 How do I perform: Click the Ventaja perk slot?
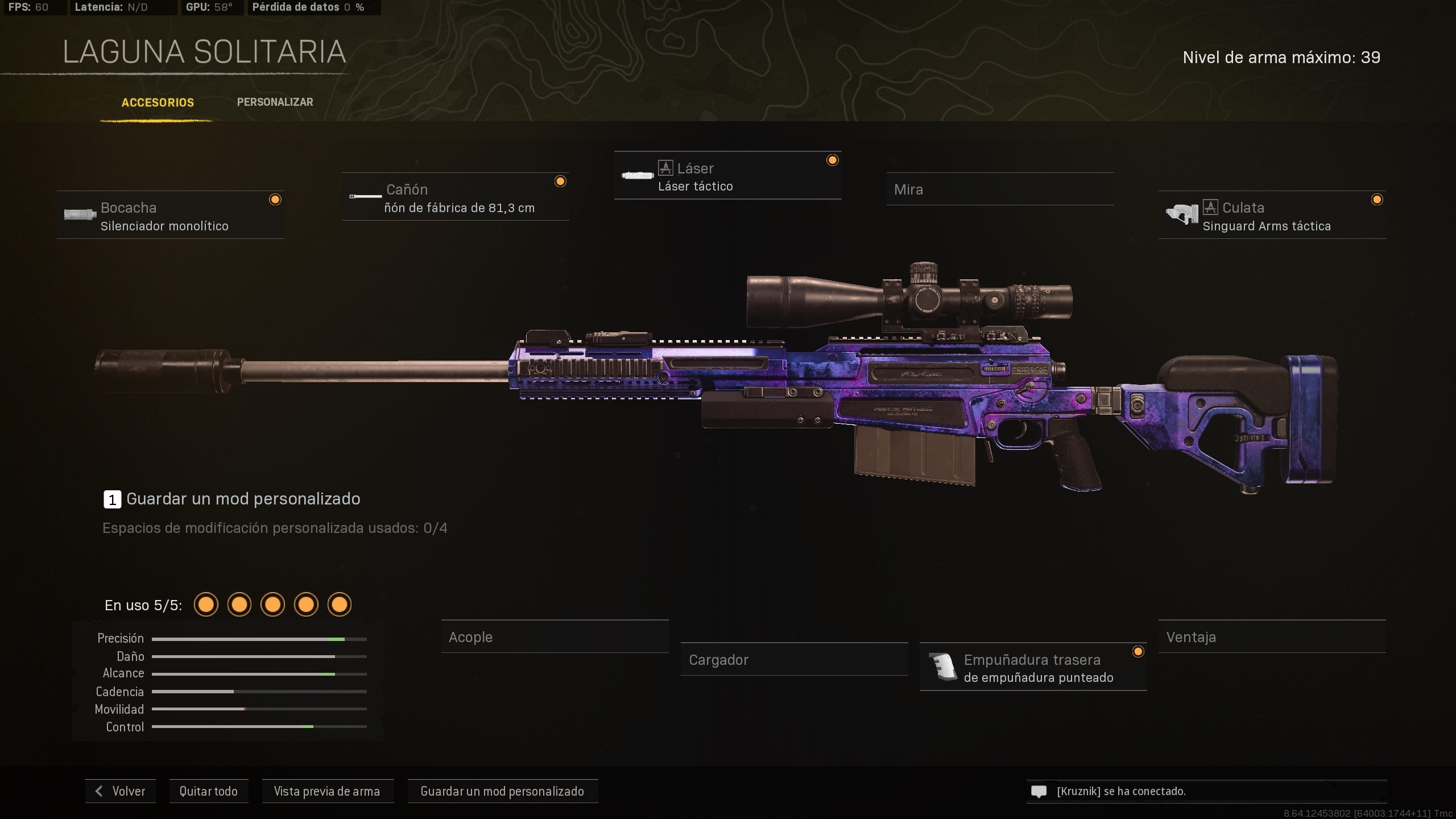1272,637
